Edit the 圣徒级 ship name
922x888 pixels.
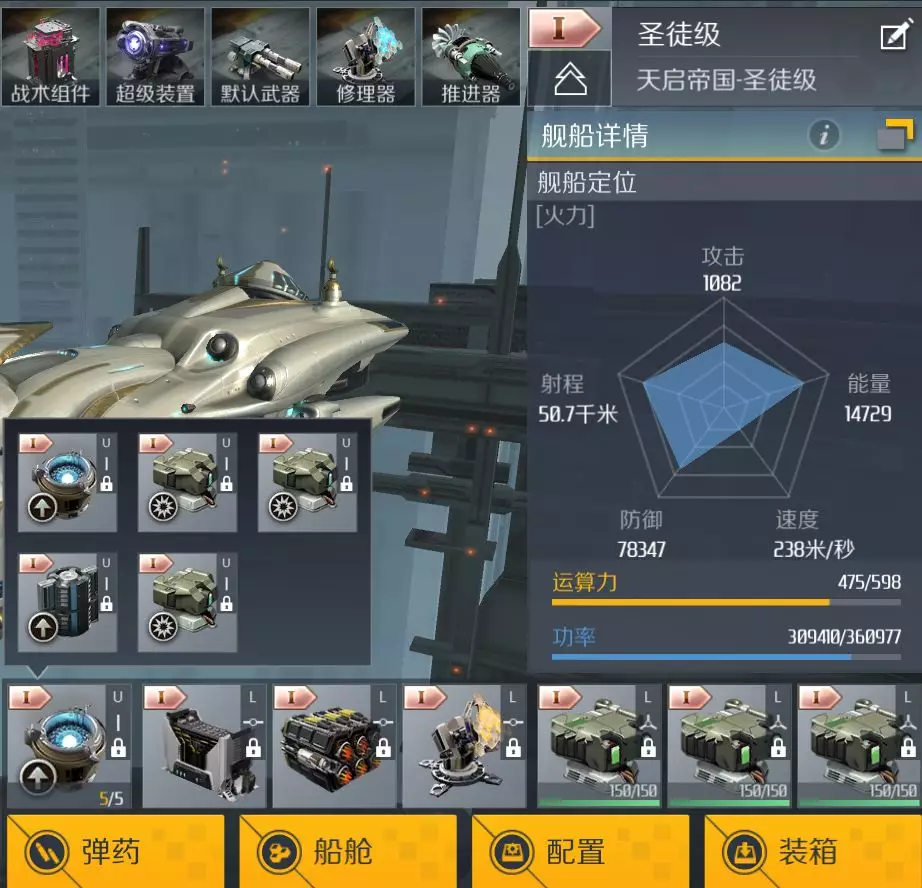click(x=893, y=37)
